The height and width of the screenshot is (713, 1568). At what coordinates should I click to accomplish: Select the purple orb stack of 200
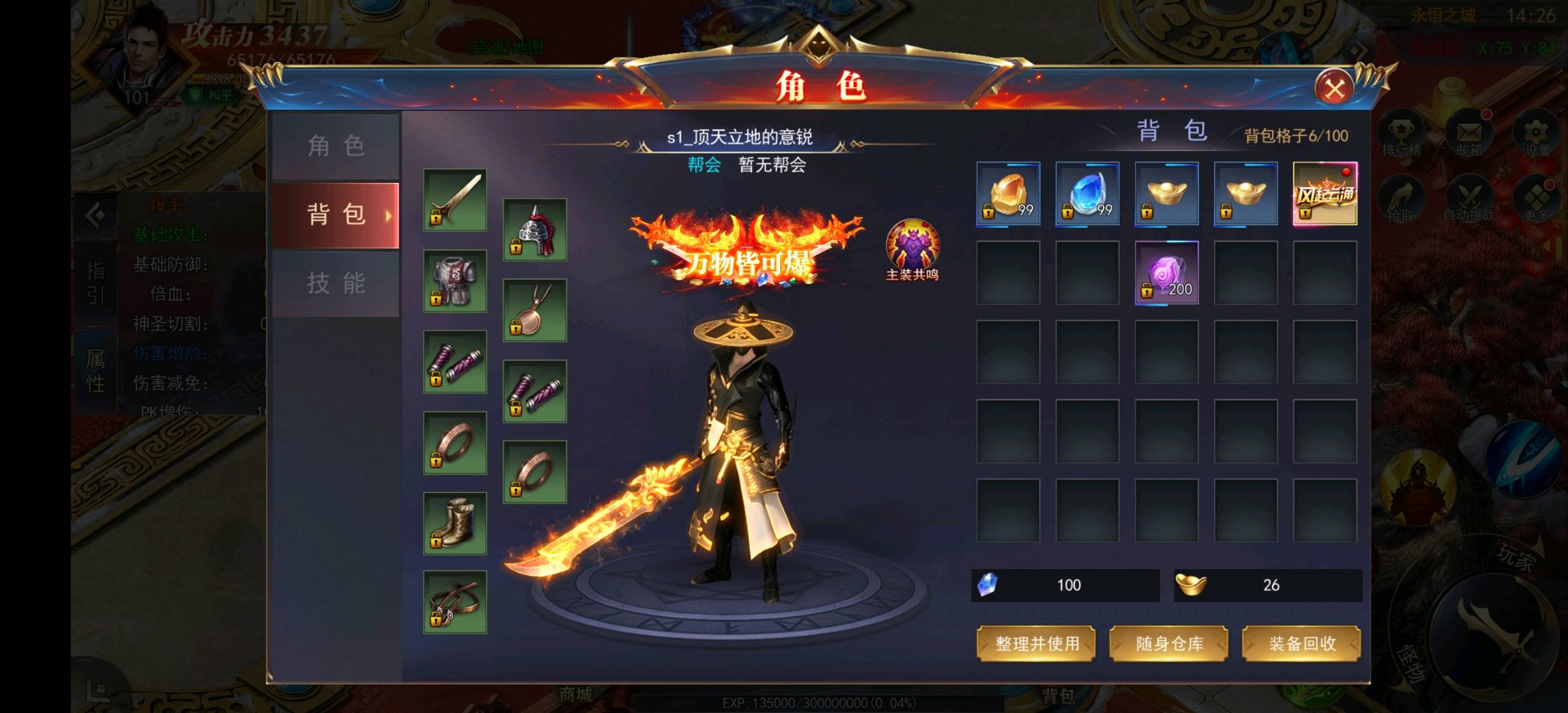pos(1167,273)
